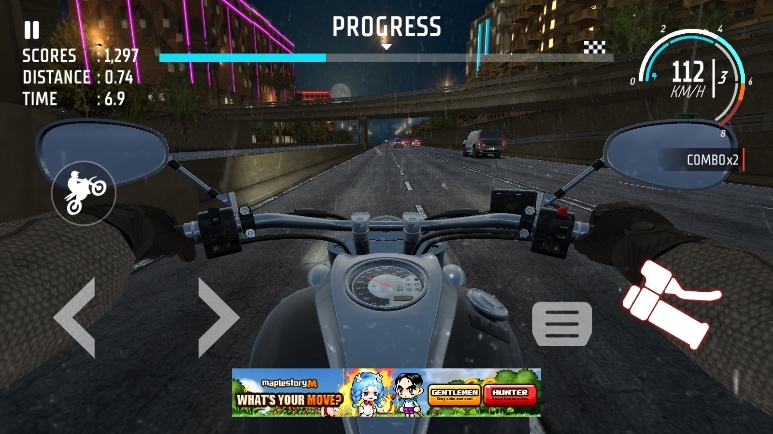773x434 pixels.
Task: Pause the game with the pause icon
Action: 32,31
